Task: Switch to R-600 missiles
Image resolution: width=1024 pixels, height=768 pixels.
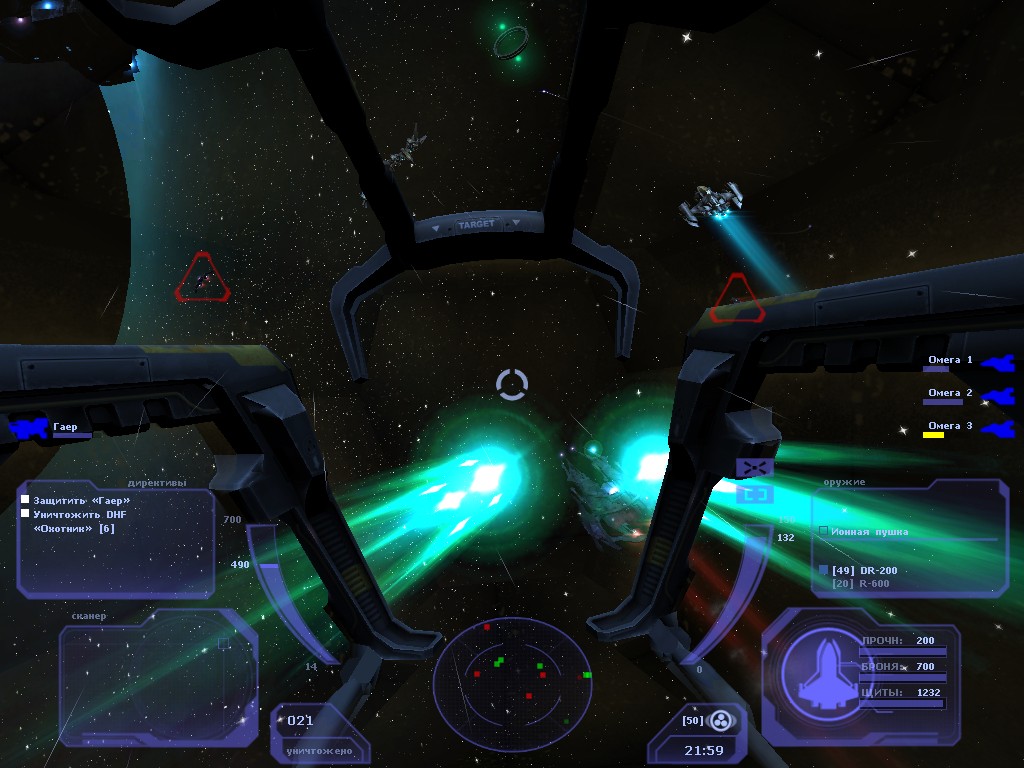Action: click(x=860, y=583)
